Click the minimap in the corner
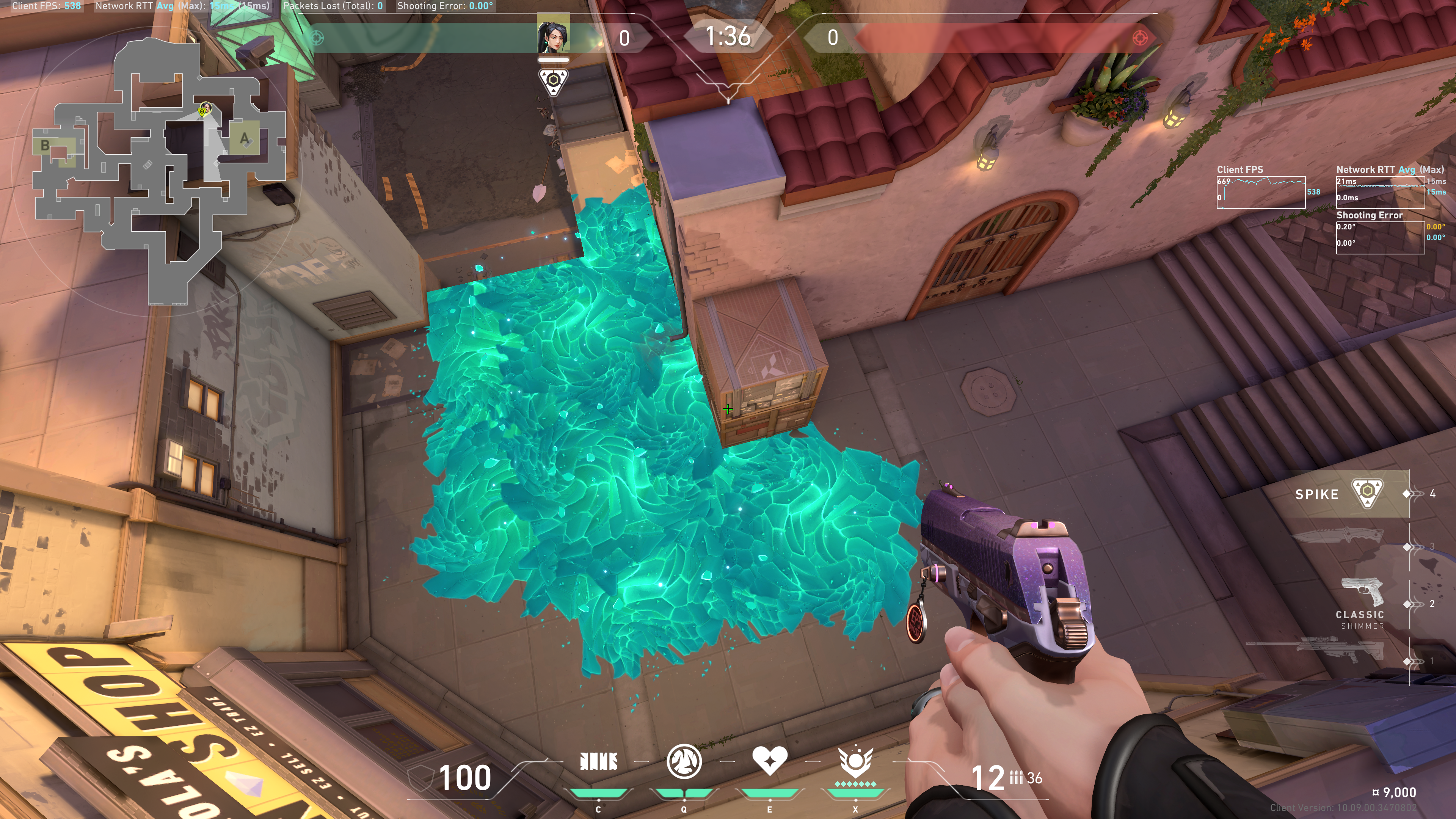 click(x=158, y=169)
